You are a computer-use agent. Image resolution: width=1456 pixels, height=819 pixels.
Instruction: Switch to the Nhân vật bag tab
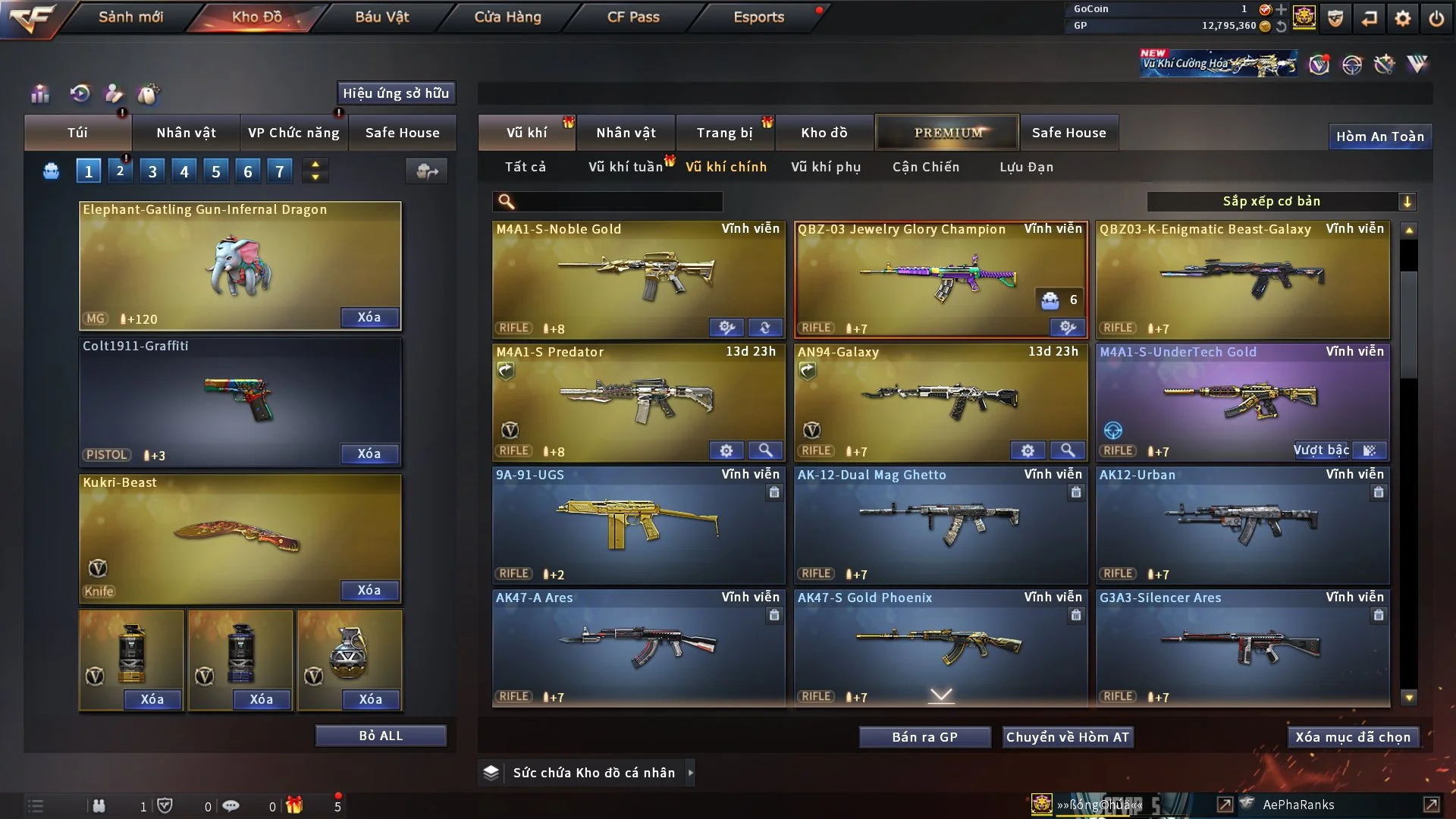(x=186, y=133)
